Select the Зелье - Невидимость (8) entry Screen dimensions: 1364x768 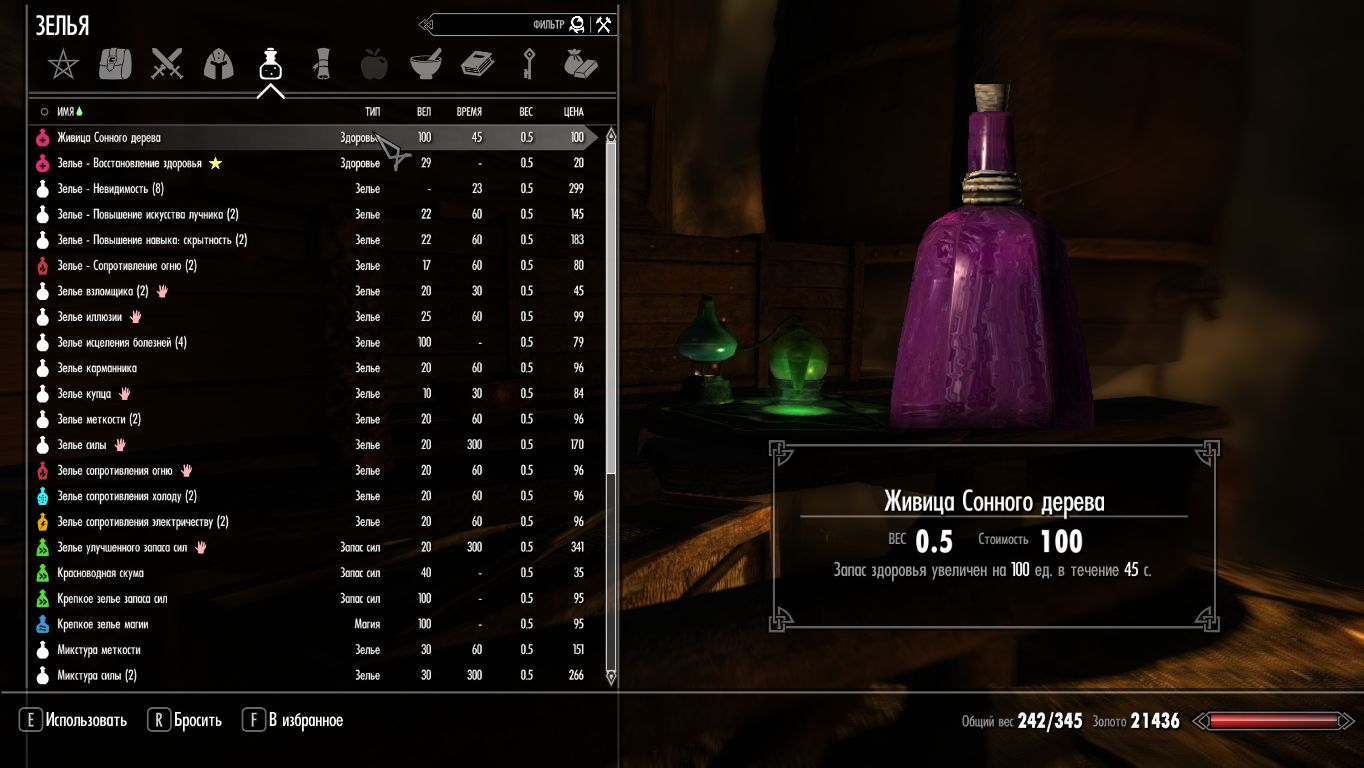[110, 189]
